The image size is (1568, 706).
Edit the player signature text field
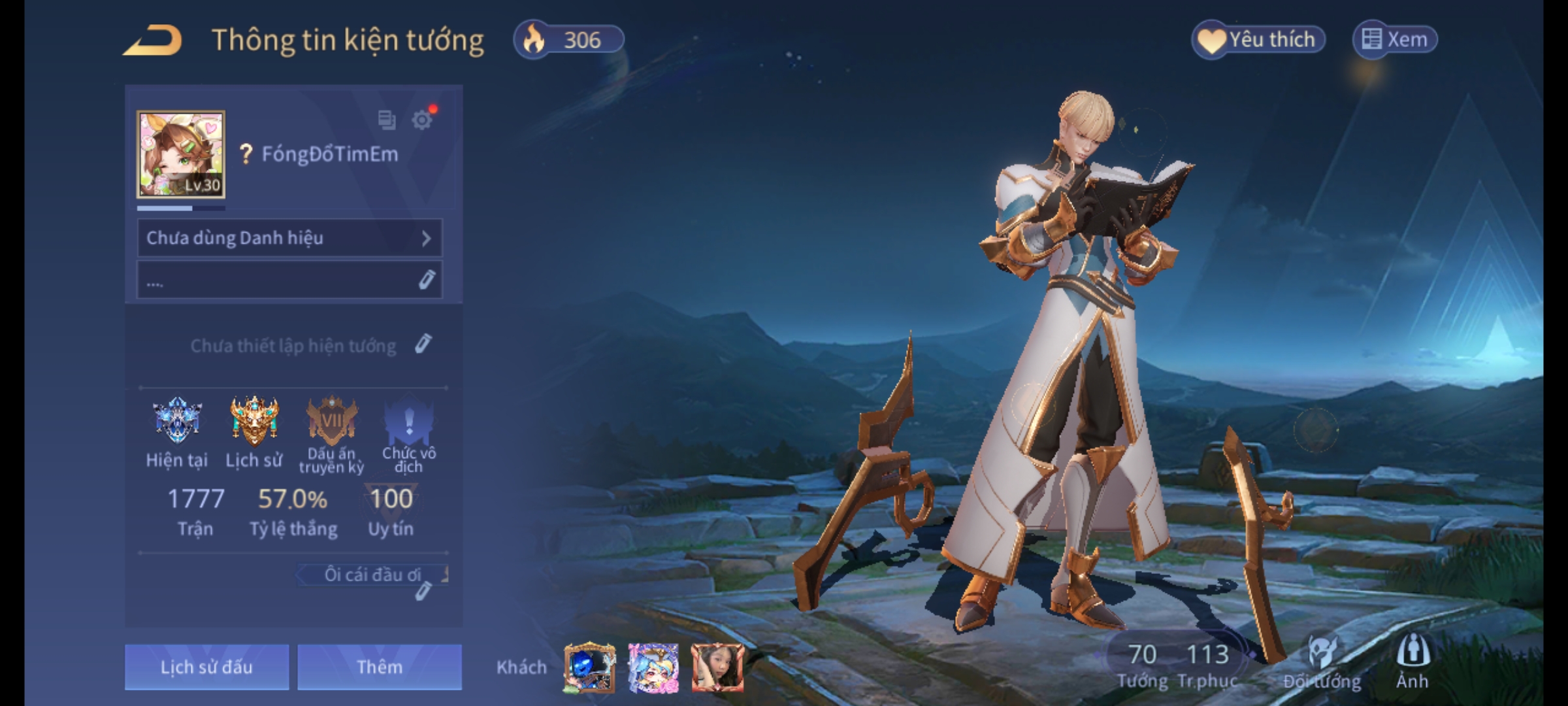coord(289,280)
